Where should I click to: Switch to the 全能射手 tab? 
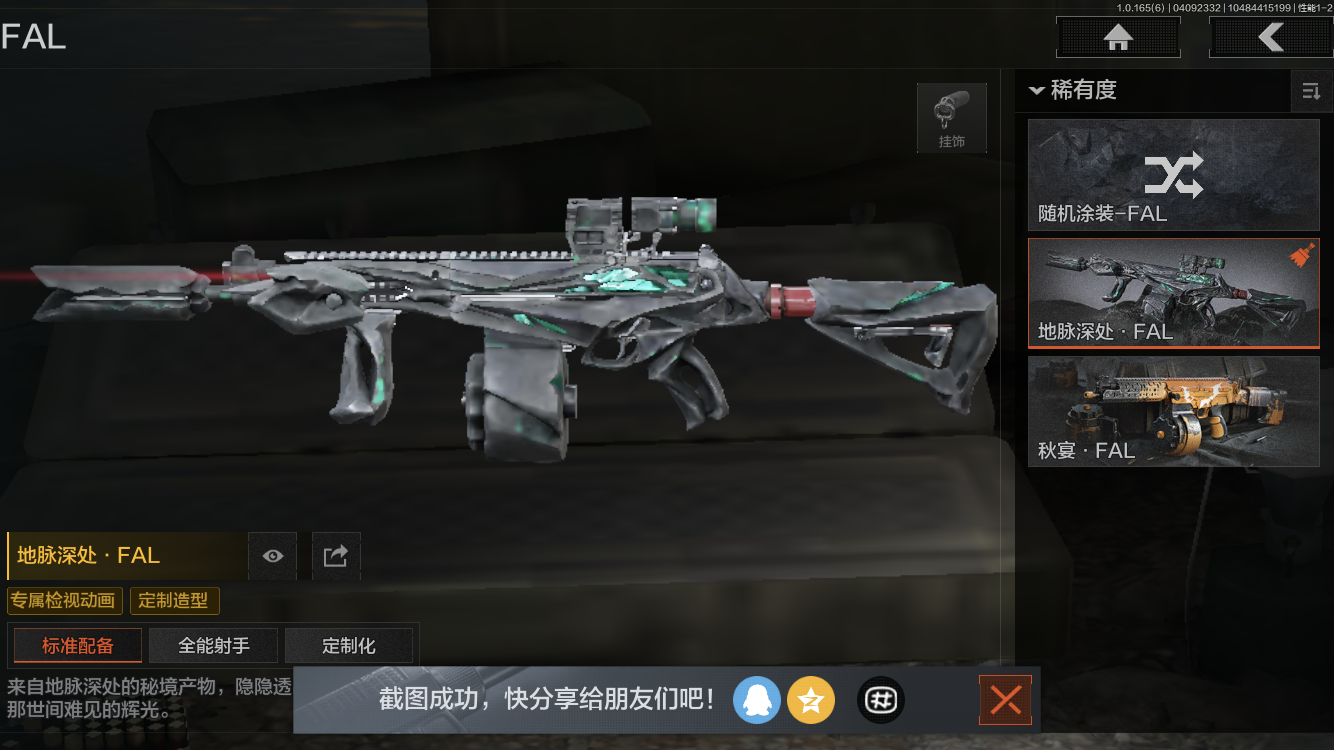point(213,645)
